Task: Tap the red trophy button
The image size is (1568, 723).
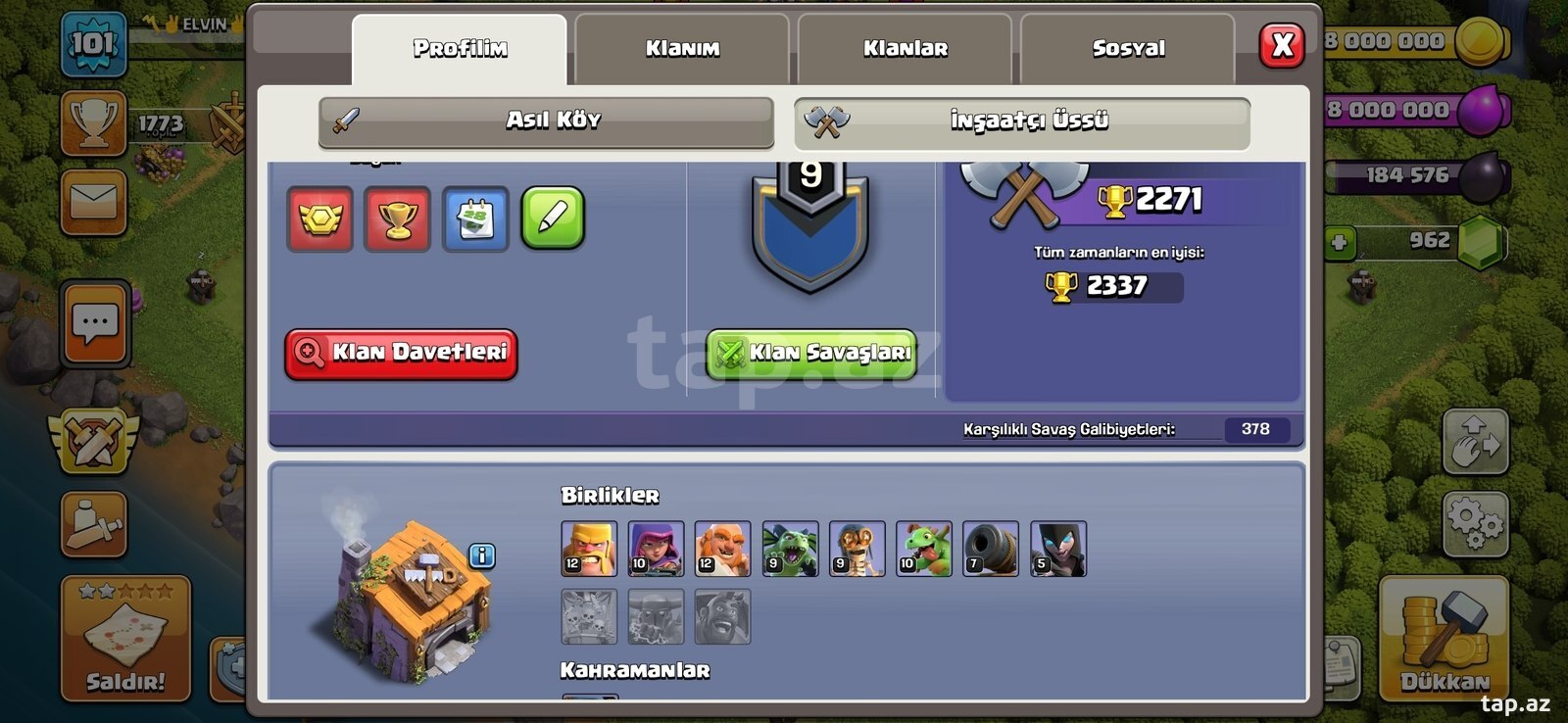Action: coord(397,218)
